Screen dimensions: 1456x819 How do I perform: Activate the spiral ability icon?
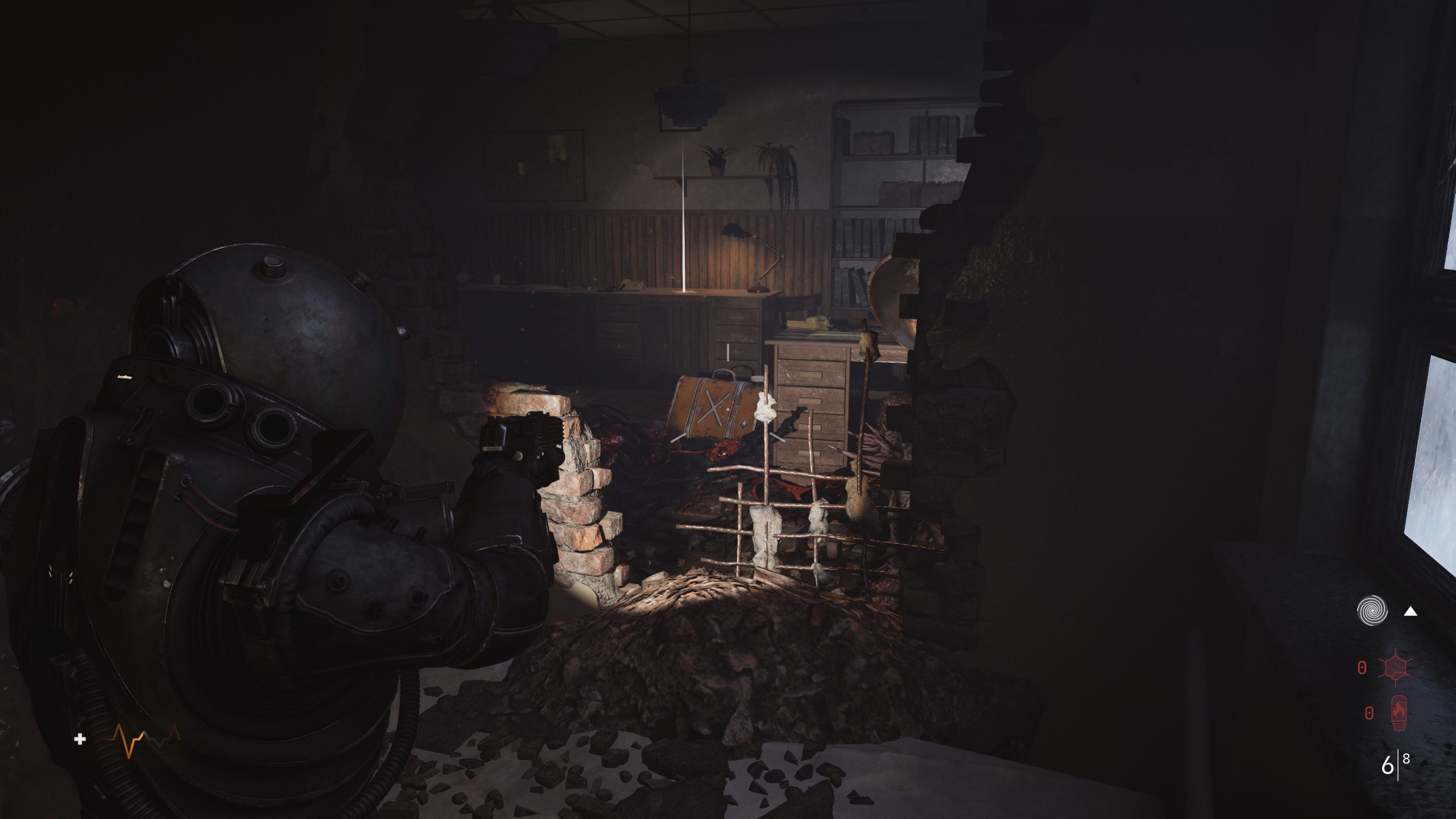(x=1372, y=611)
